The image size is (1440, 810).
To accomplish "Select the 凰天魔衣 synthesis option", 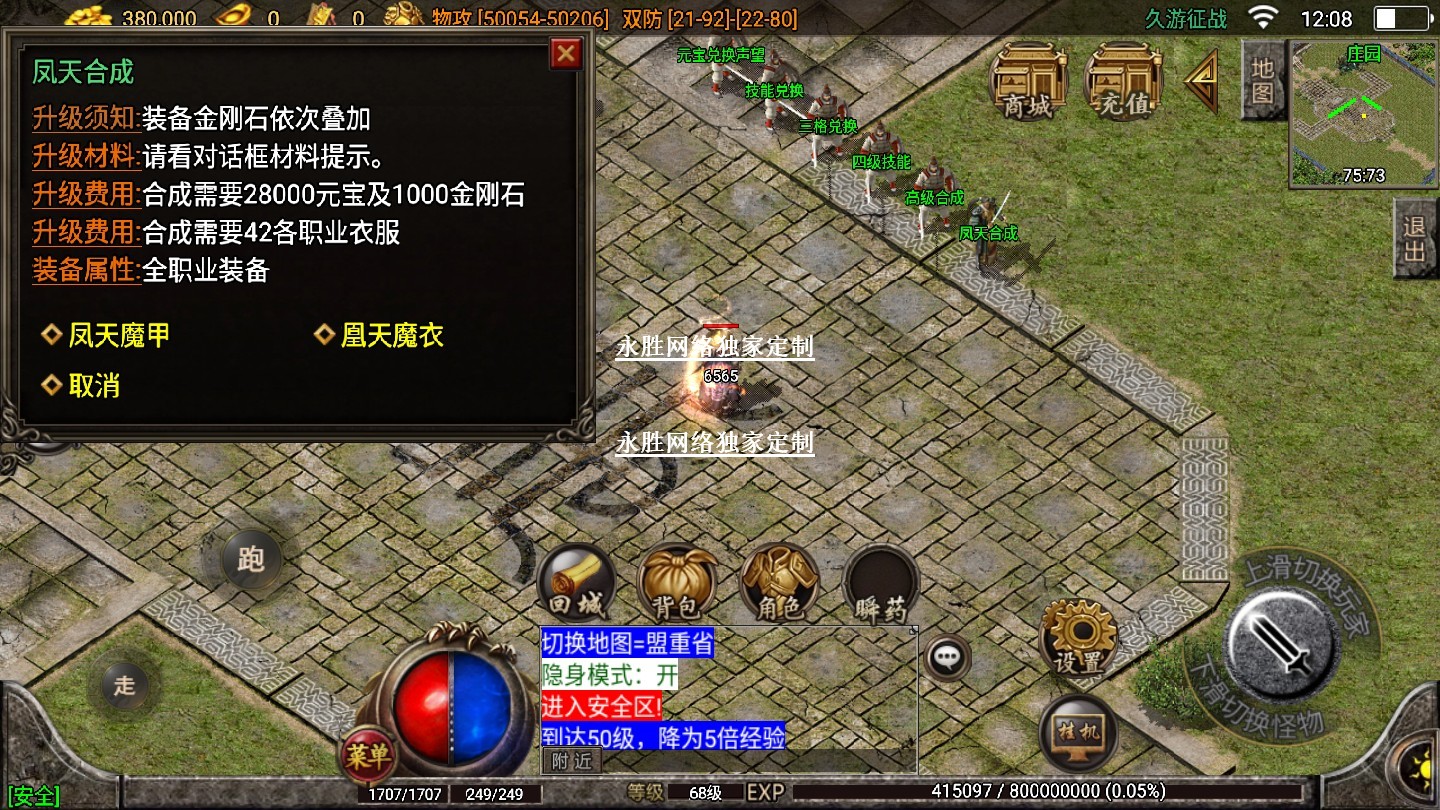I will 379,336.
